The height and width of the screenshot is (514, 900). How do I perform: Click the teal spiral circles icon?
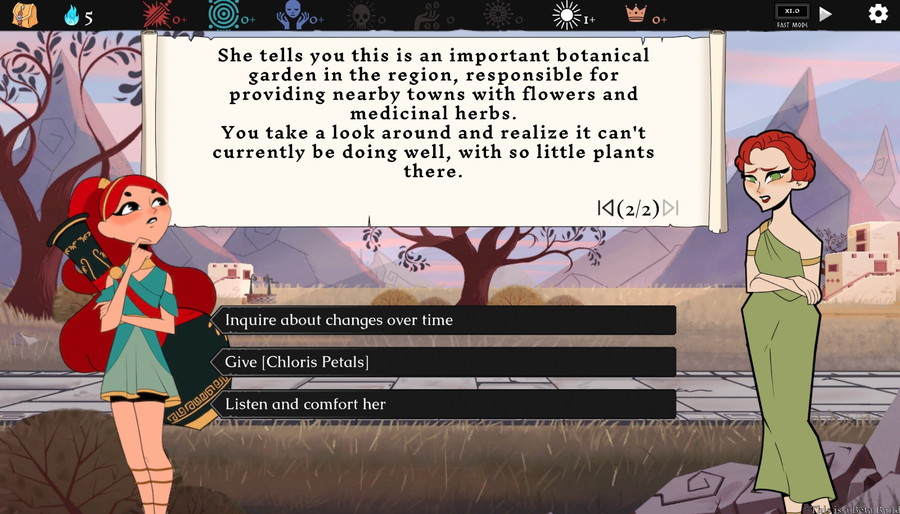pos(223,14)
